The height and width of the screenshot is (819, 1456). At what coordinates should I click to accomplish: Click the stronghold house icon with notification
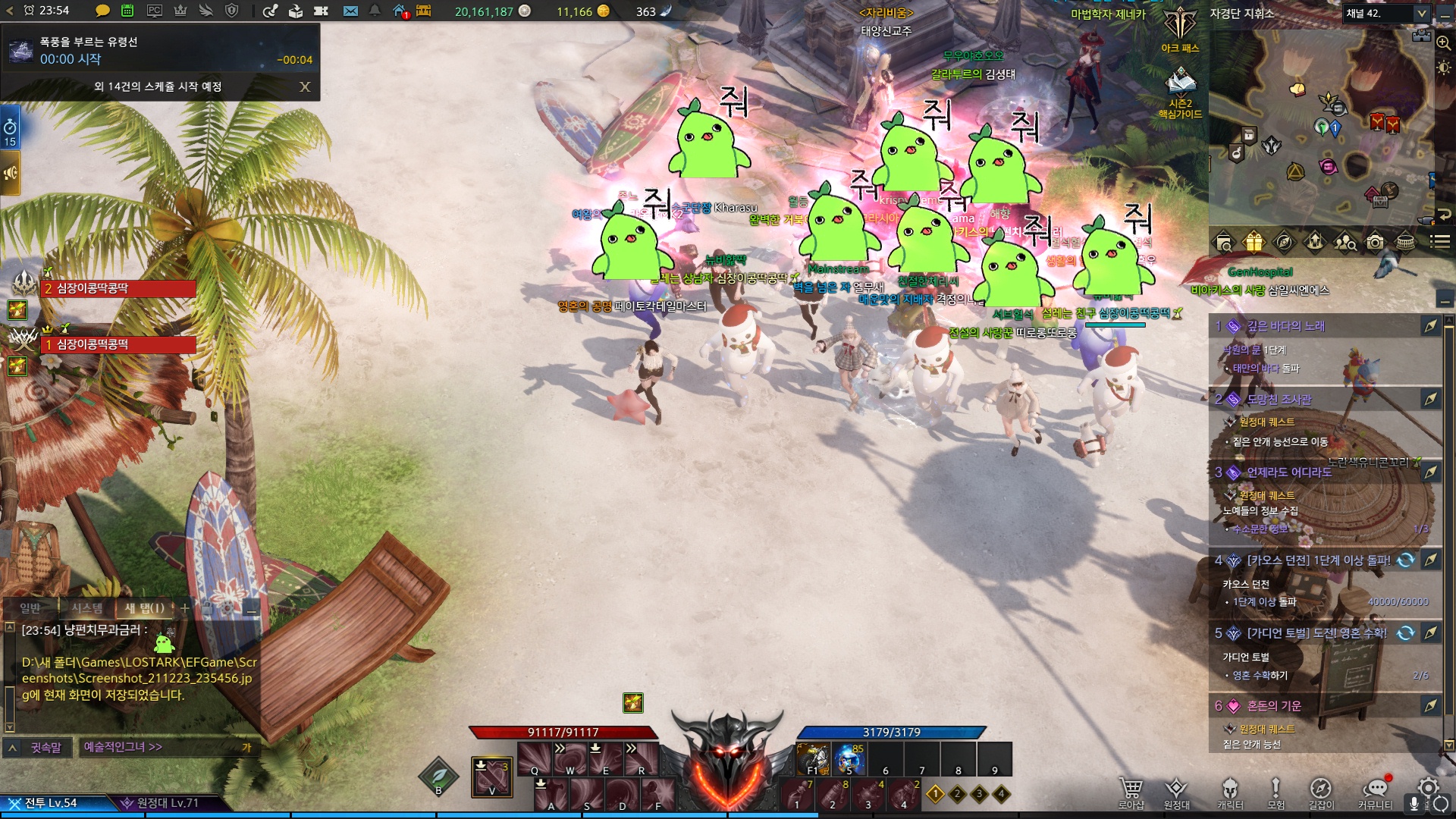point(400,11)
